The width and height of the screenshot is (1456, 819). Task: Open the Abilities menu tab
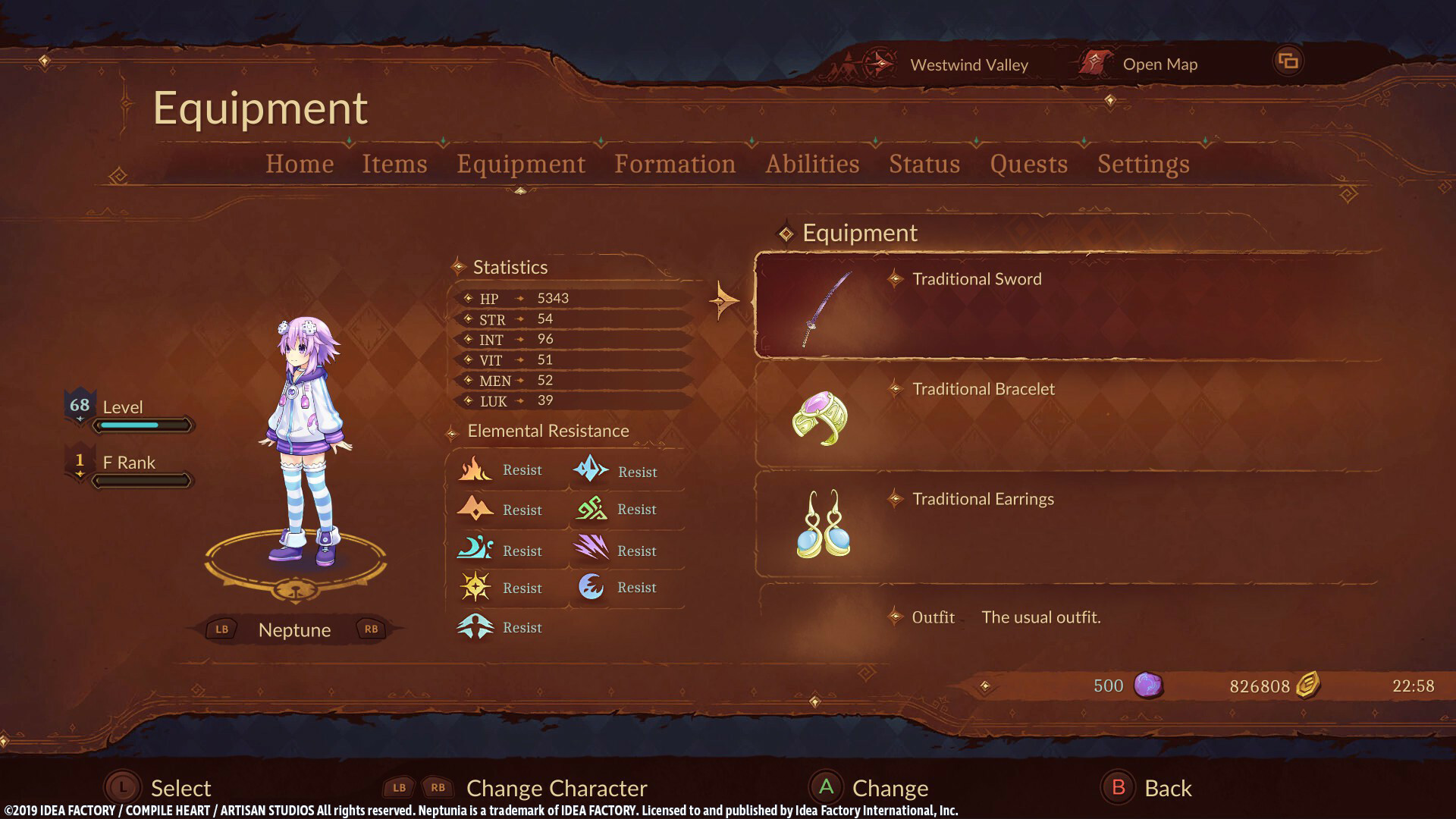pyautogui.click(x=812, y=164)
